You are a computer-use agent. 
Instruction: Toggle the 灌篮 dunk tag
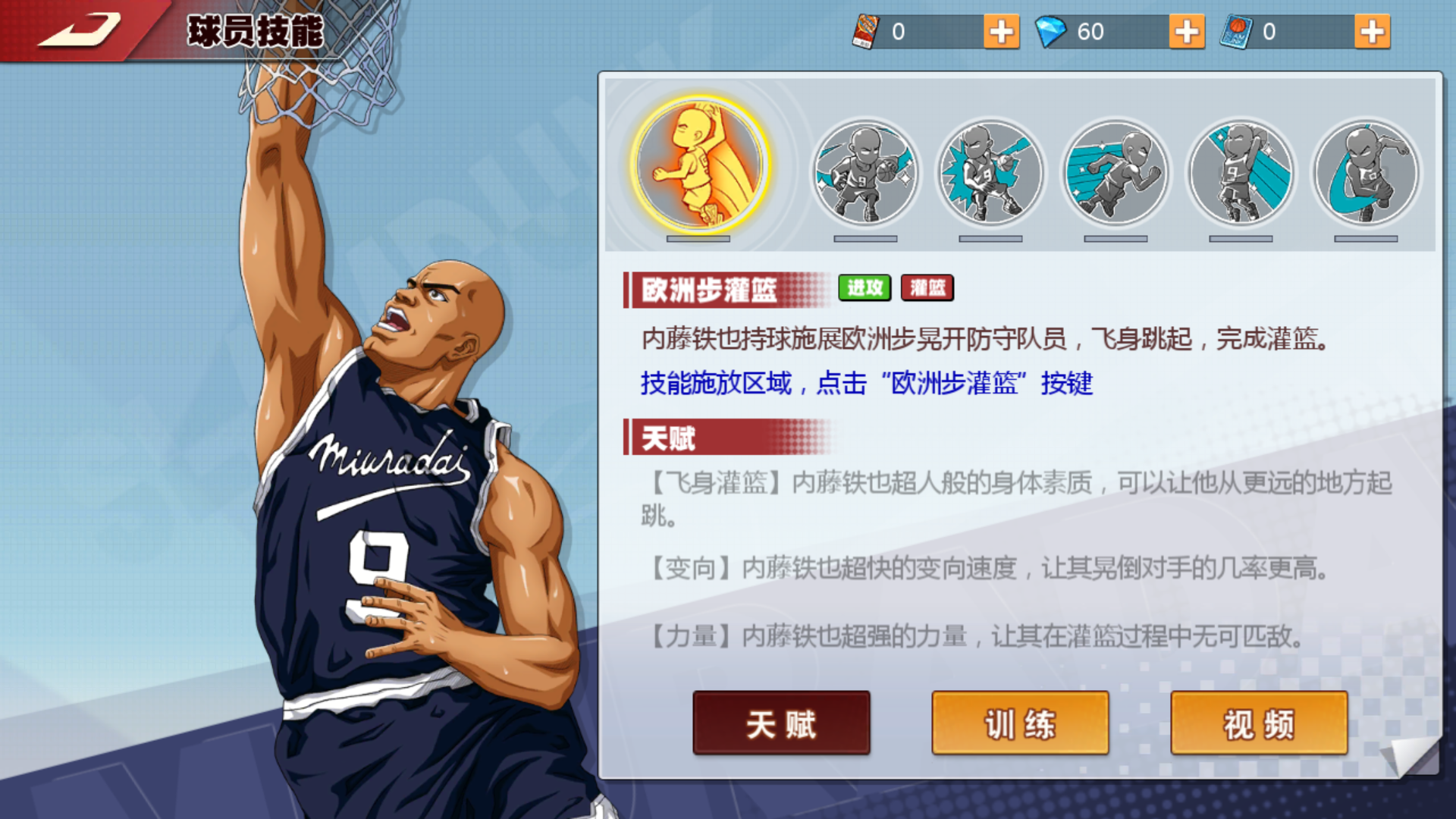tap(927, 288)
